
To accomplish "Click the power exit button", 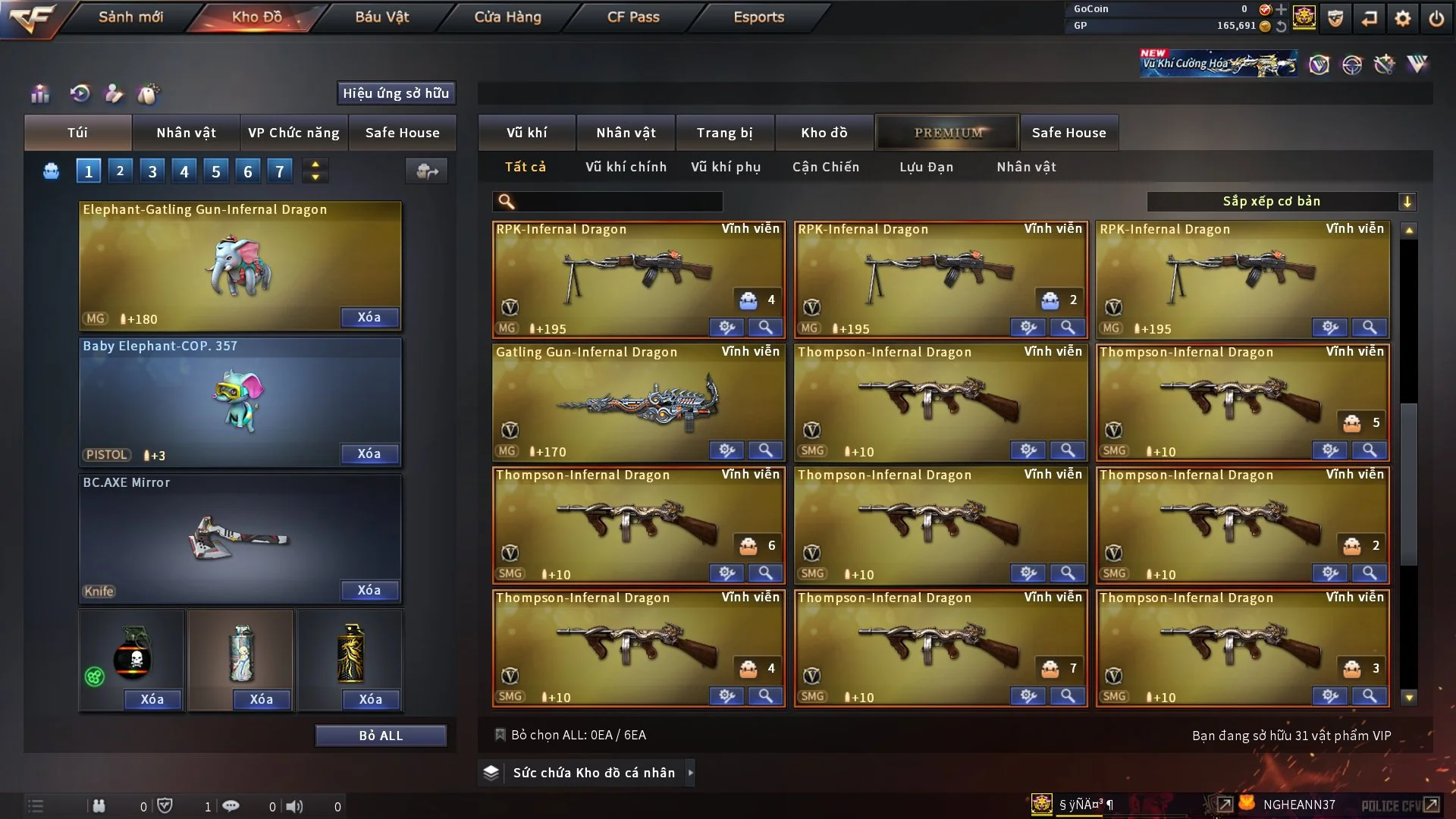I will click(x=1436, y=18).
